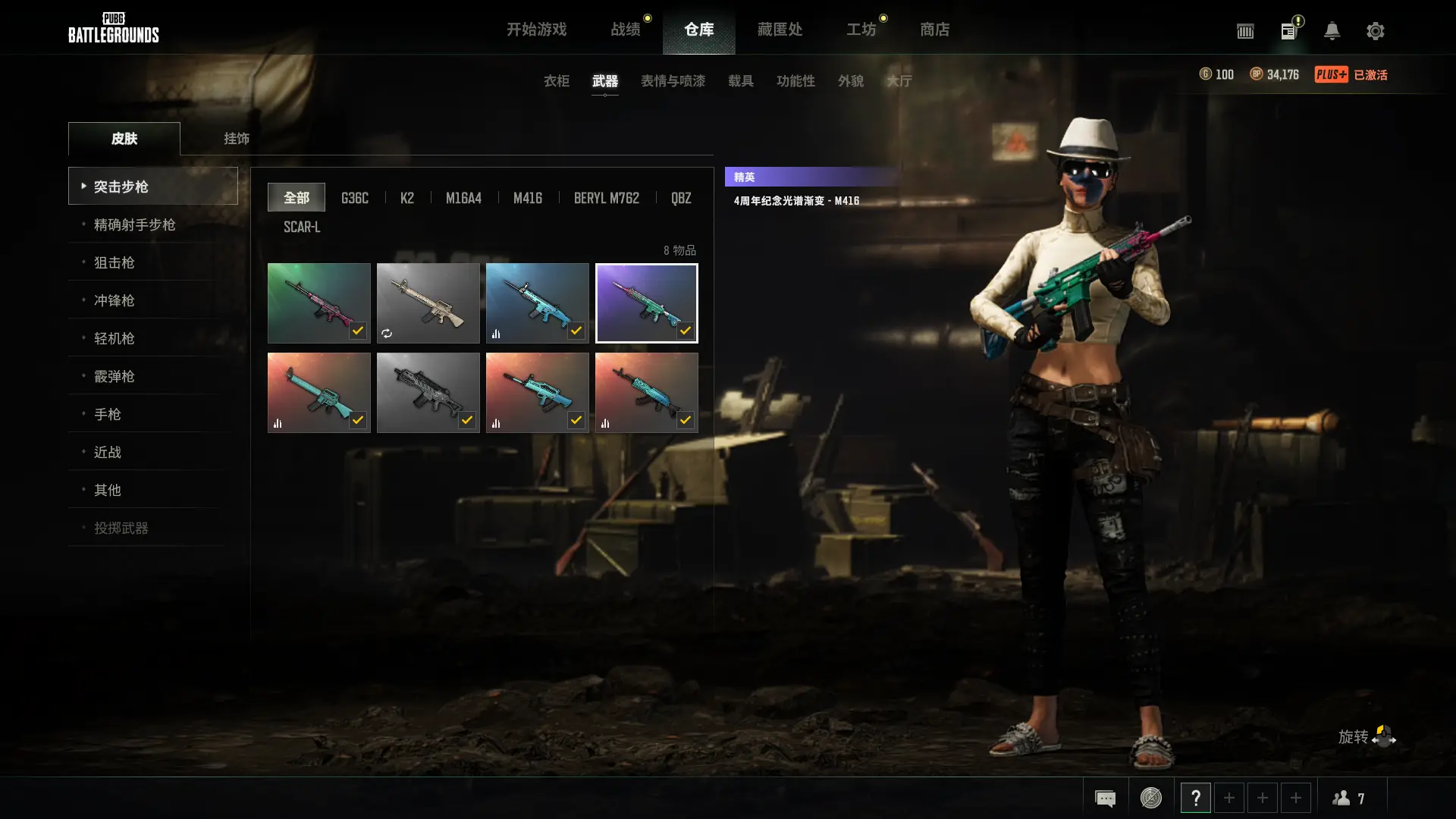Select the 冲锋枪 submachine gun category

coord(114,300)
